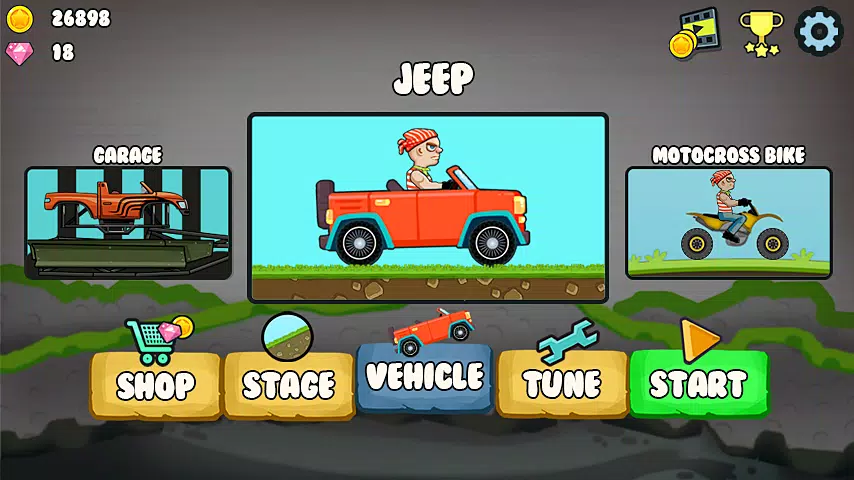View the trophy achievements
854x480 pixels.
(x=760, y=33)
